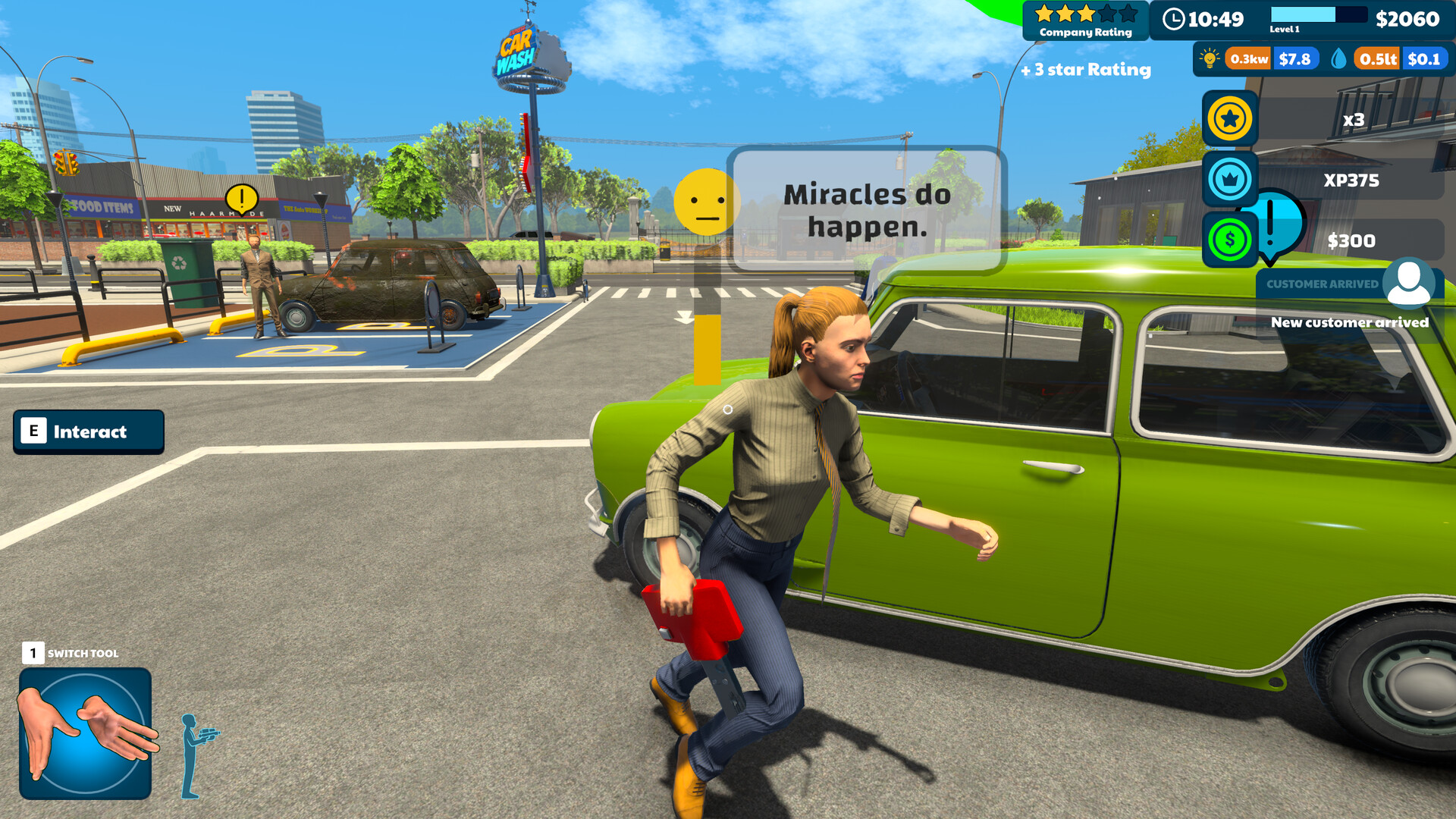The width and height of the screenshot is (1456, 819).
Task: Click the Miracles do happen dialogue box
Action: point(867,209)
